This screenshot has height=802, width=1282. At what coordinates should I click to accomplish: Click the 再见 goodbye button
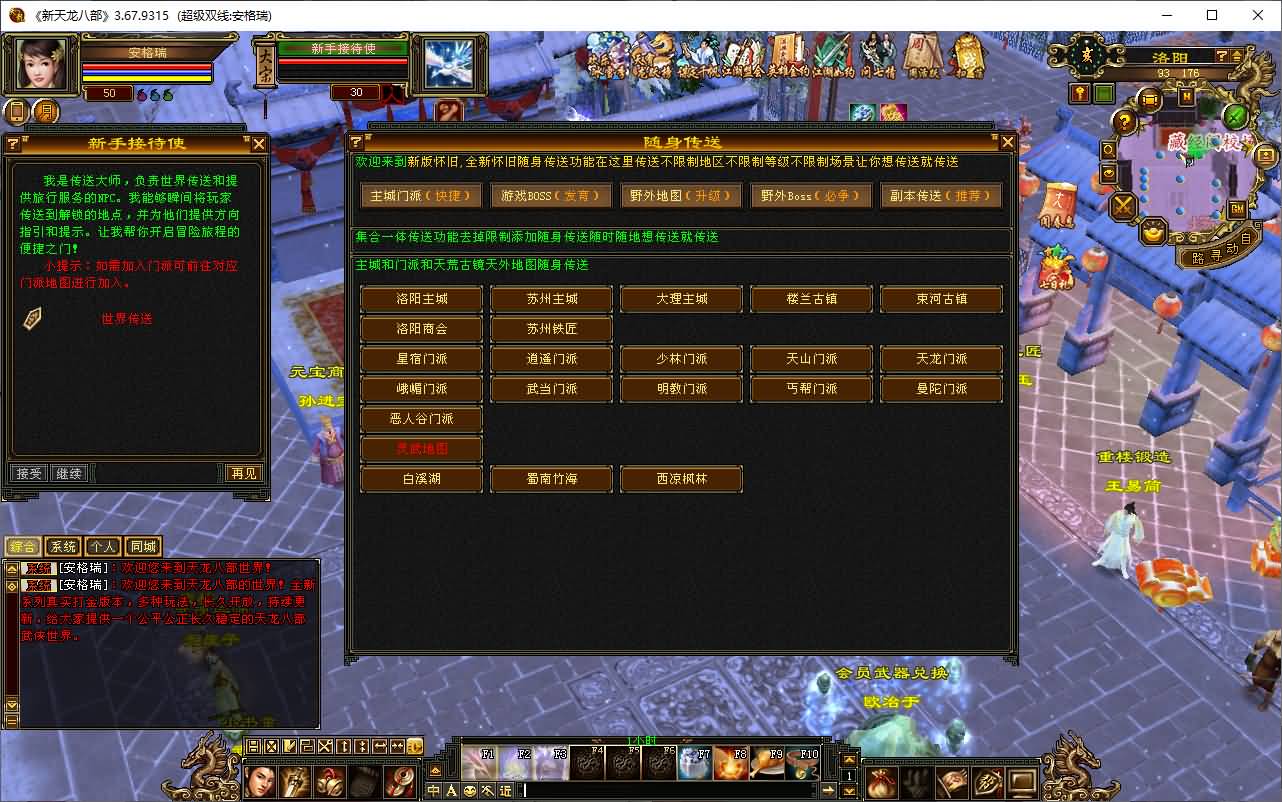tap(243, 473)
